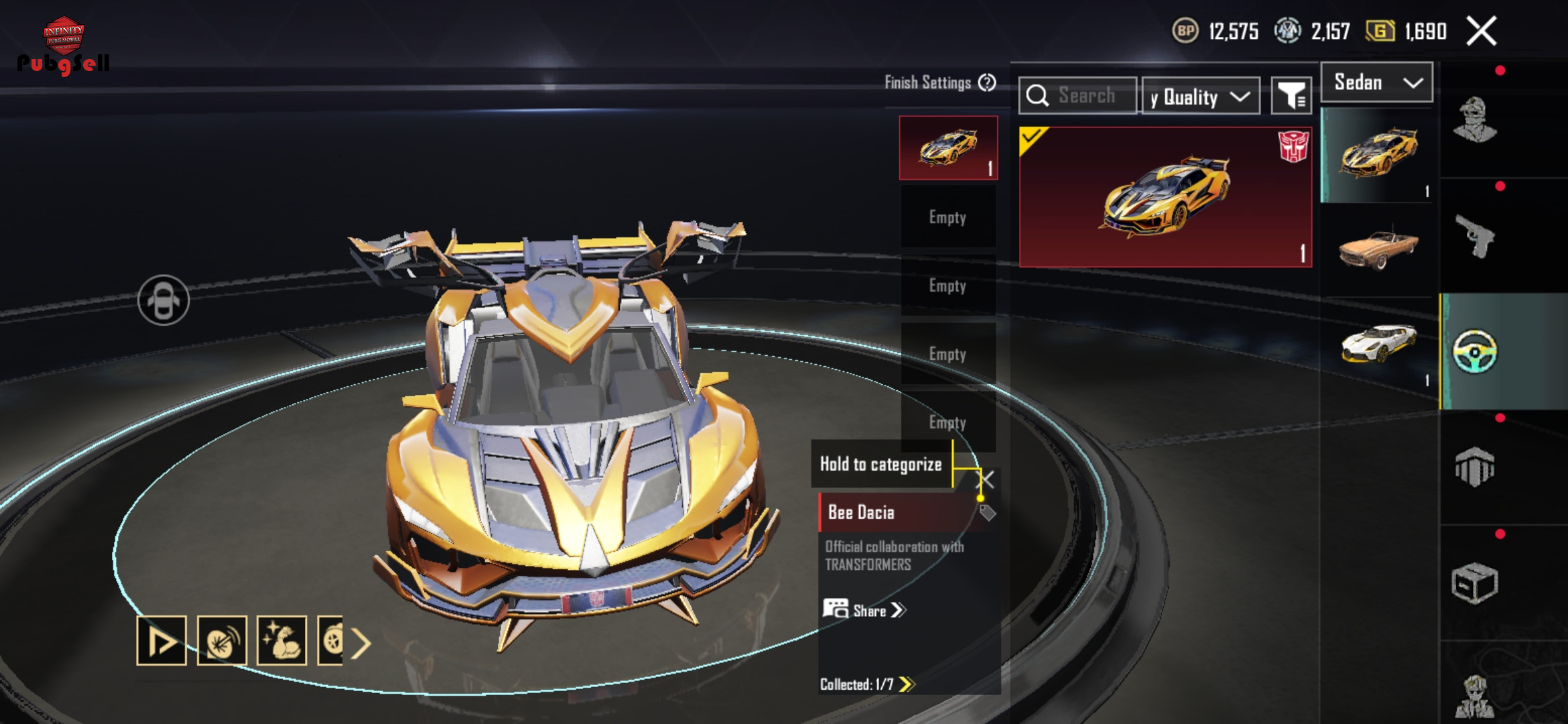Open the box crate tab
This screenshot has height=724, width=1568.
pyautogui.click(x=1474, y=583)
